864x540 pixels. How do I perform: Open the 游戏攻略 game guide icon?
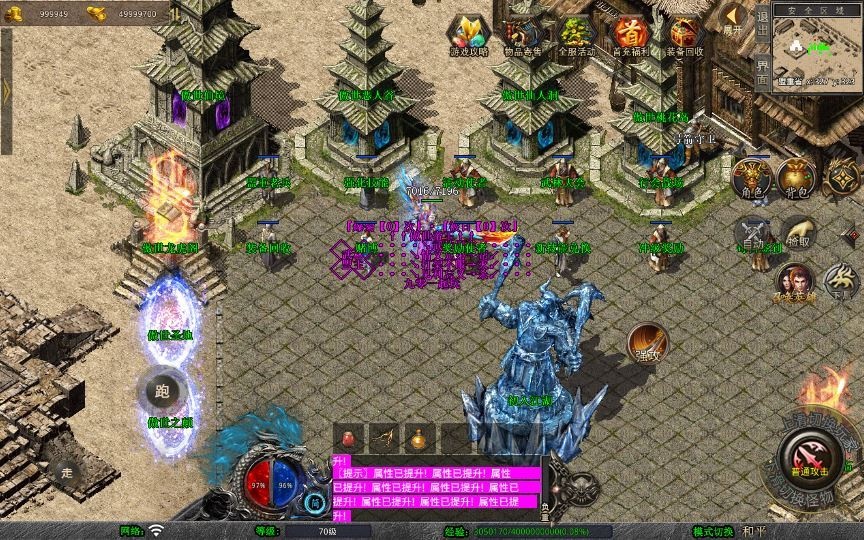[469, 34]
